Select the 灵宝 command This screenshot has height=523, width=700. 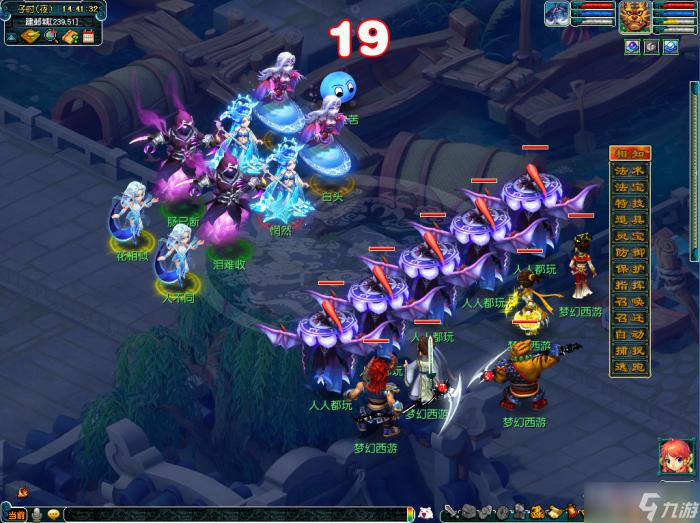click(x=628, y=236)
